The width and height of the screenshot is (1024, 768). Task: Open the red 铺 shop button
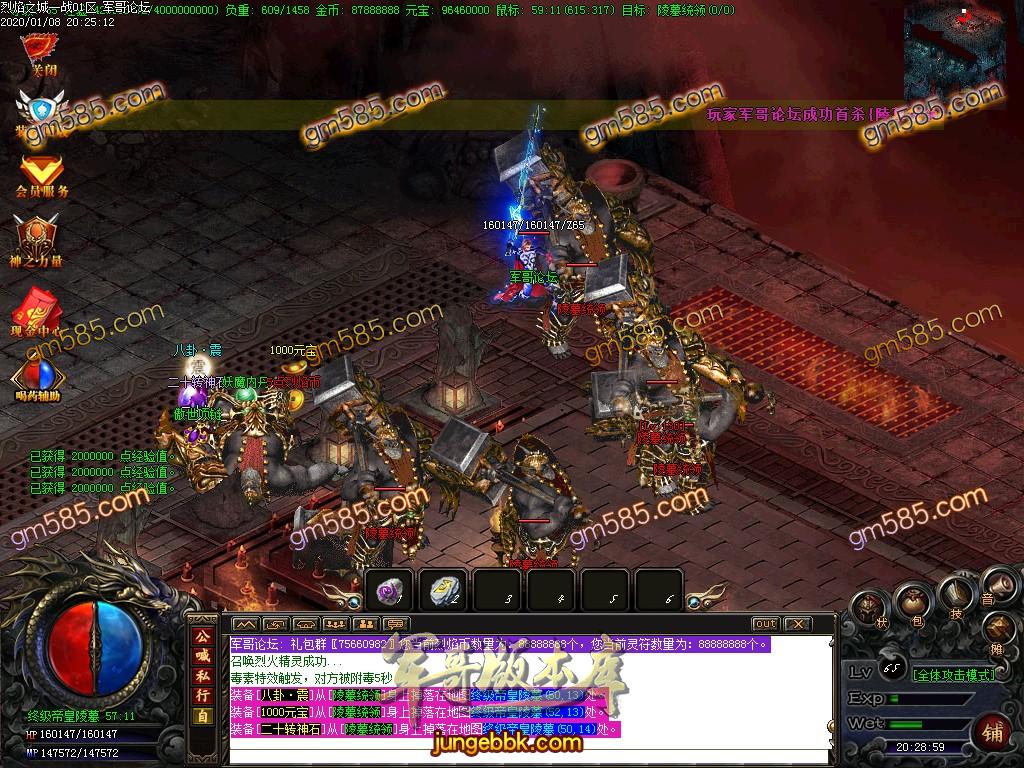[992, 730]
